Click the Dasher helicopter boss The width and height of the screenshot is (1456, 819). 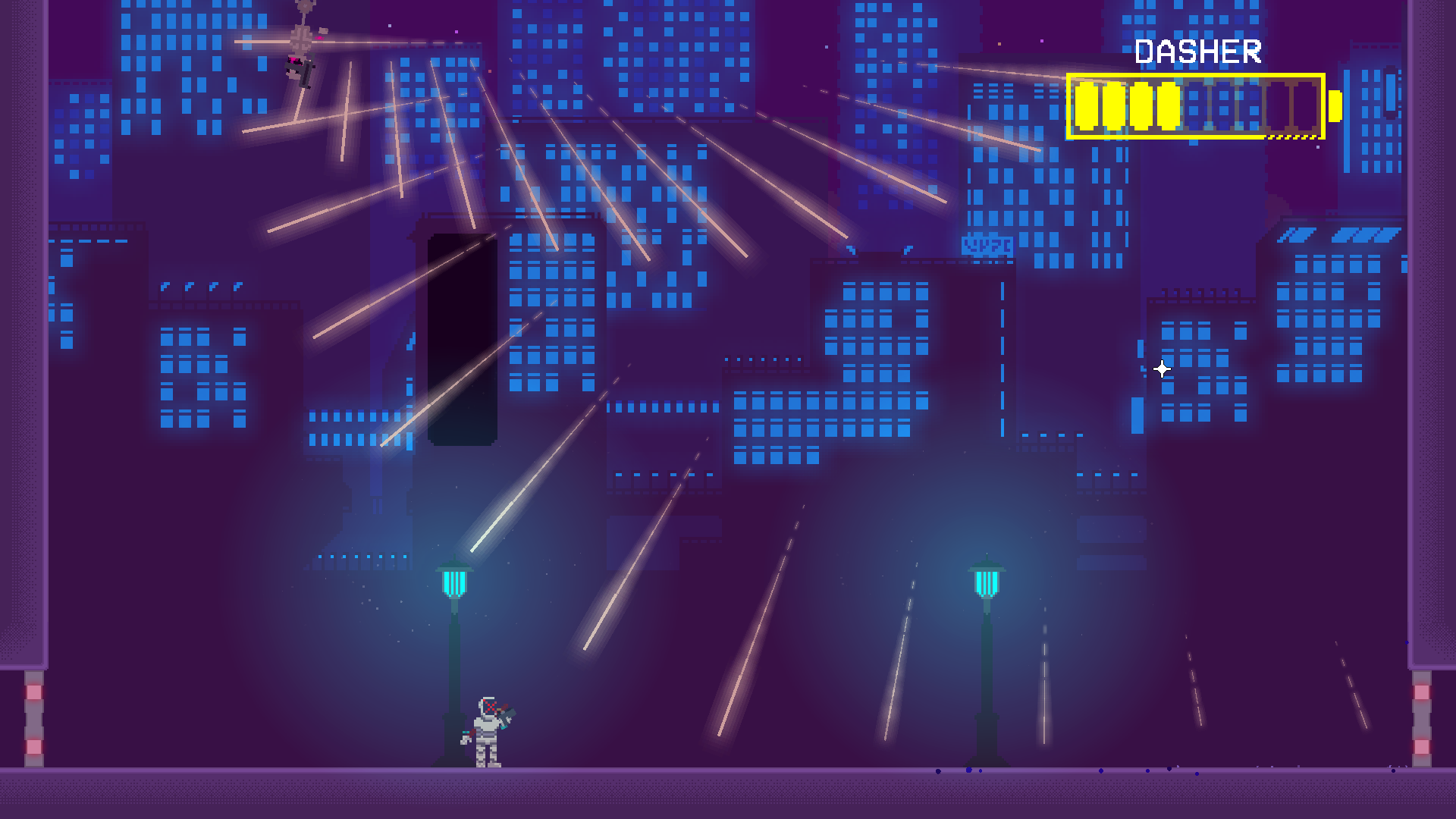coord(300,64)
